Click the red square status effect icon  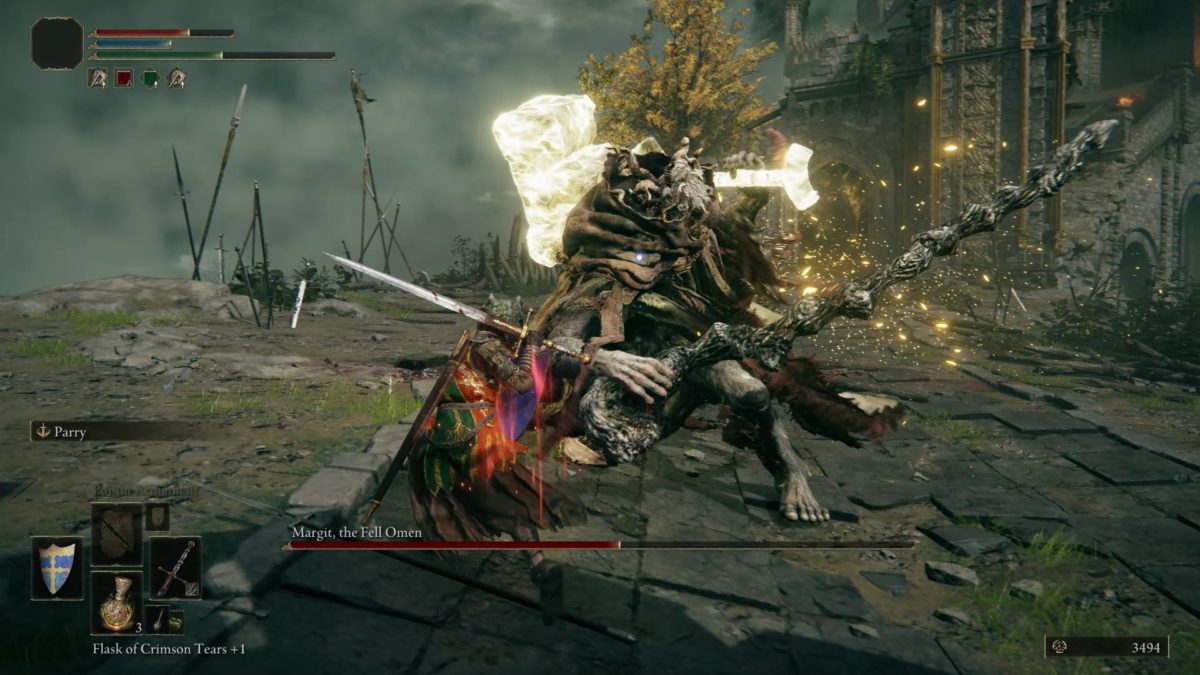coord(124,77)
